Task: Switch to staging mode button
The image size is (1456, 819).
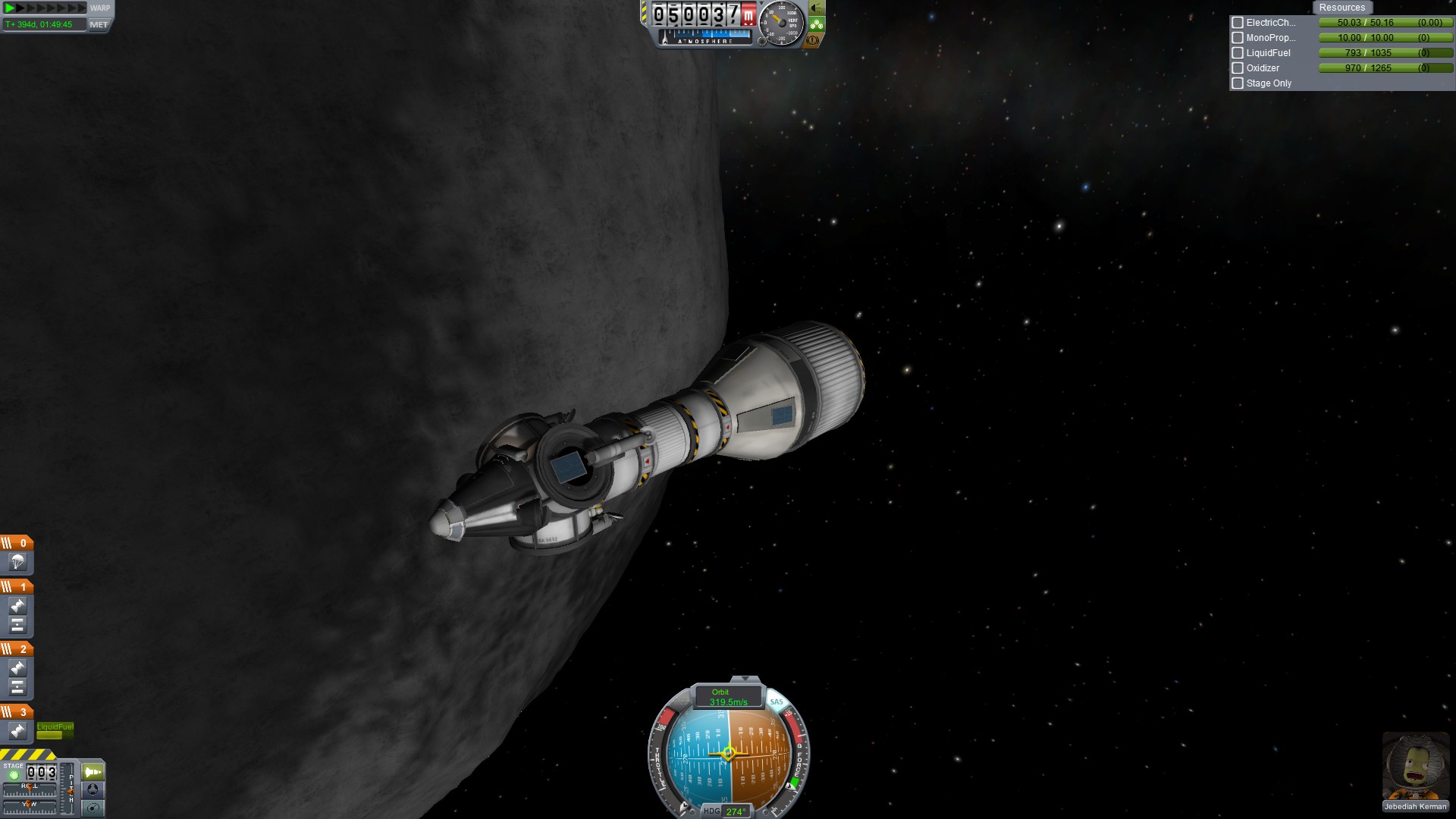Action: click(93, 772)
